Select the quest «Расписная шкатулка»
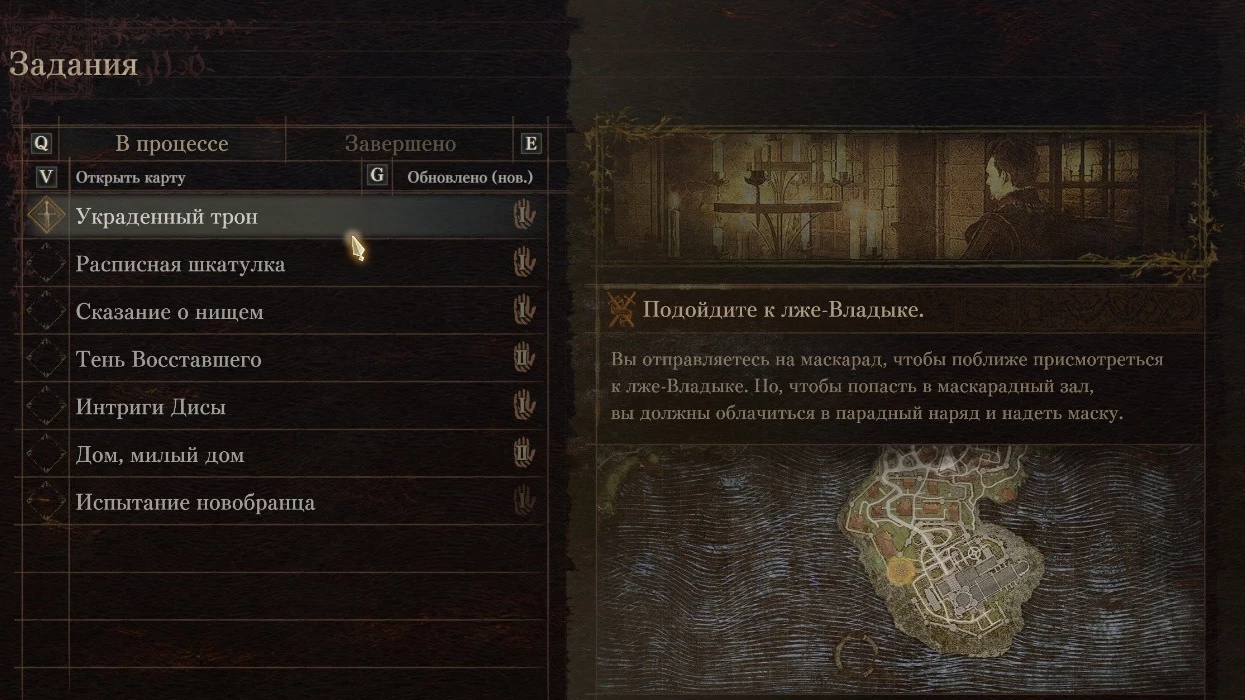The height and width of the screenshot is (700, 1245). point(180,264)
